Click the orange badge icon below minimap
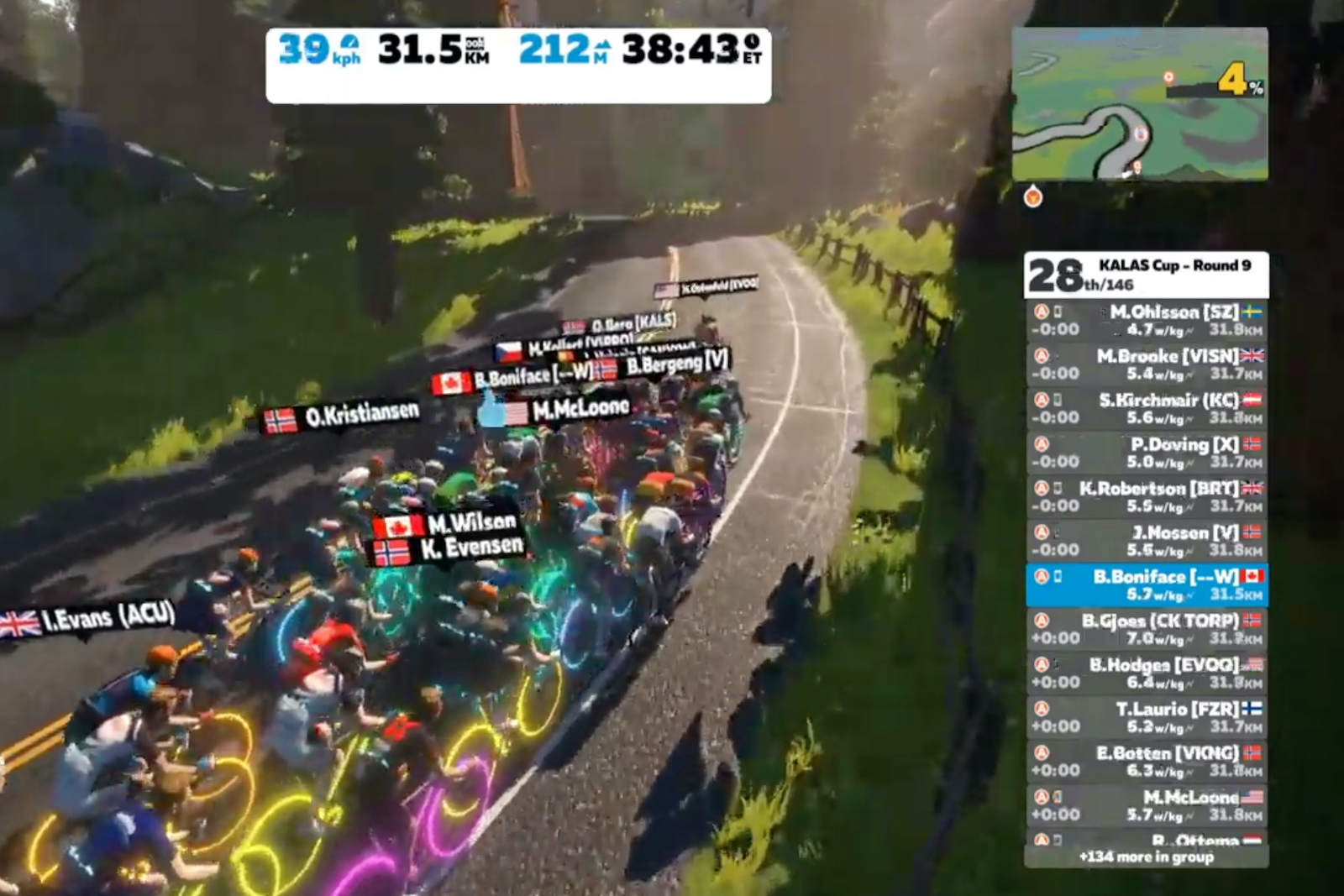Screen dimensions: 1344x896 1033,197
